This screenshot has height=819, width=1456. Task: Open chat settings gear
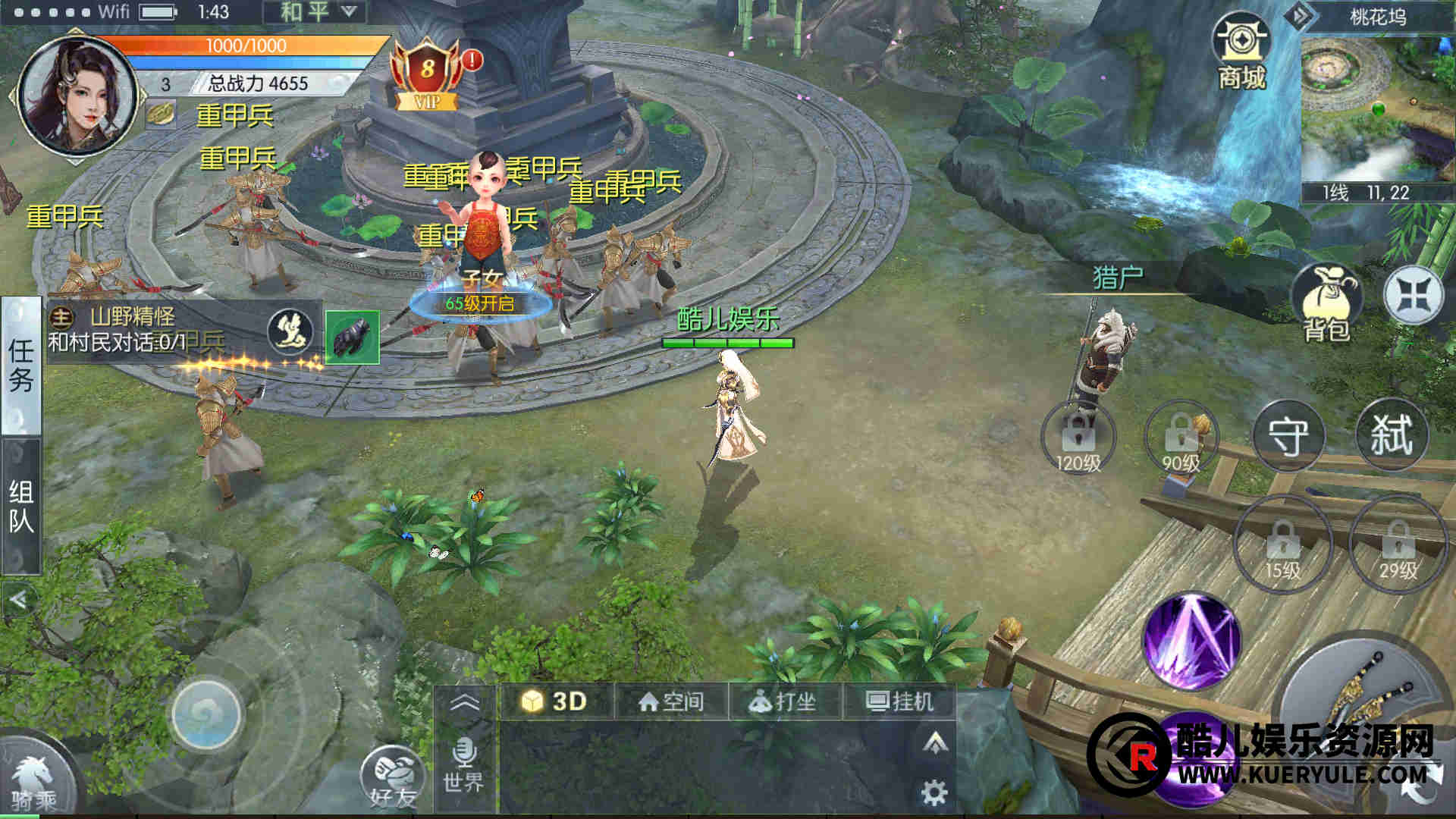(934, 792)
